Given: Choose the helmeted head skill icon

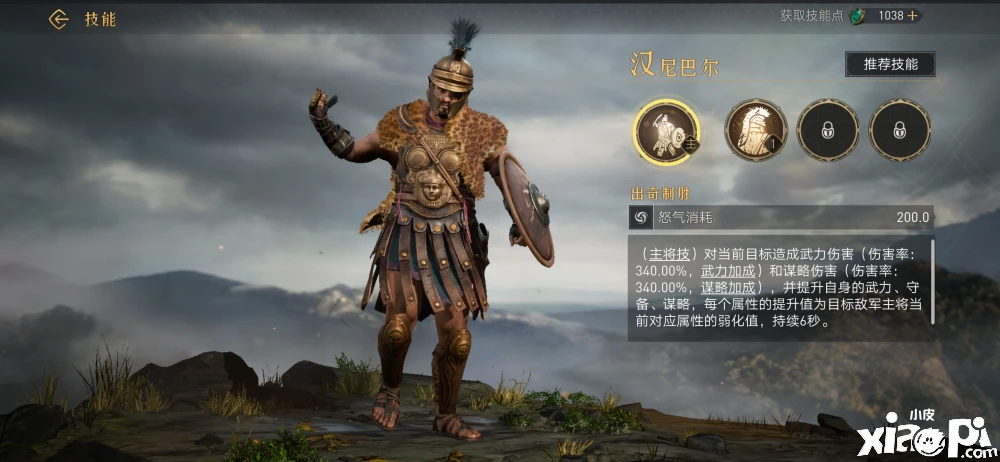Looking at the screenshot, I should coord(755,130).
